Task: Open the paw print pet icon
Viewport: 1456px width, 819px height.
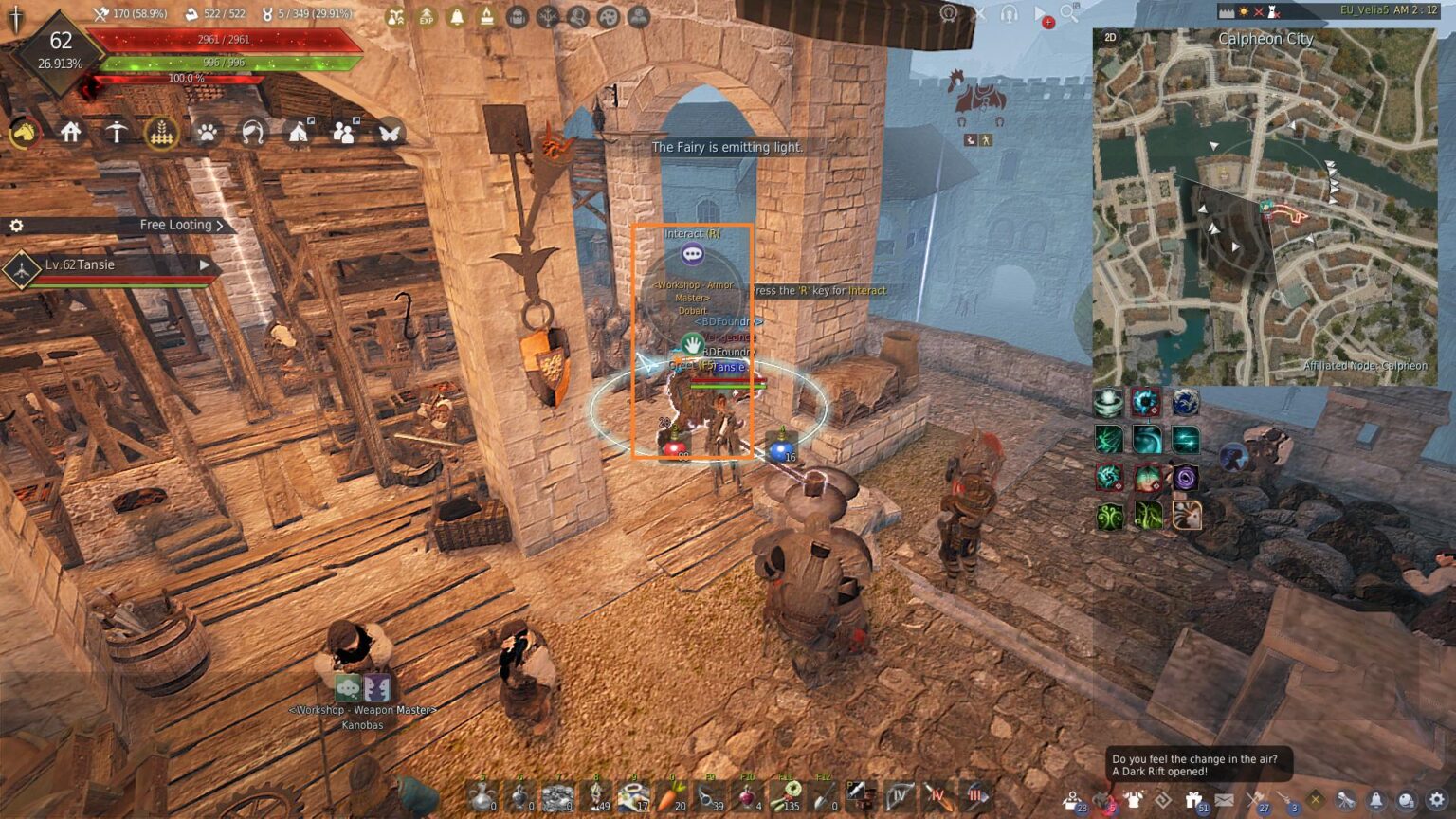Action: 207,133
